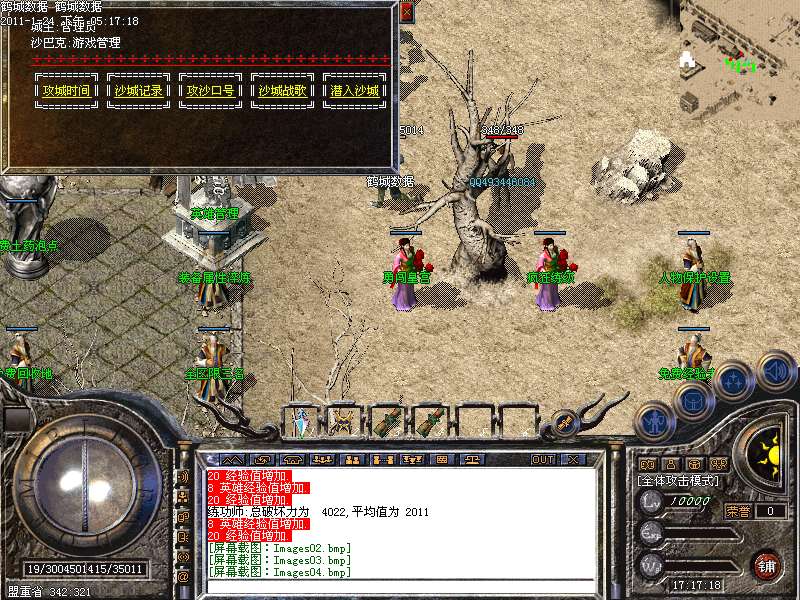The height and width of the screenshot is (600, 800).
Task: Choose the 沙城战歌 dialogue option
Action: 282,90
